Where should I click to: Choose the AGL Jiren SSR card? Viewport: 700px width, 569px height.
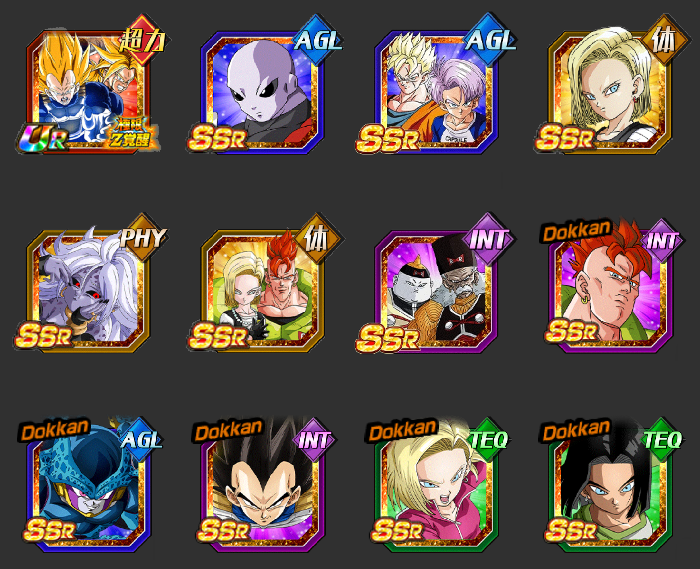click(265, 92)
